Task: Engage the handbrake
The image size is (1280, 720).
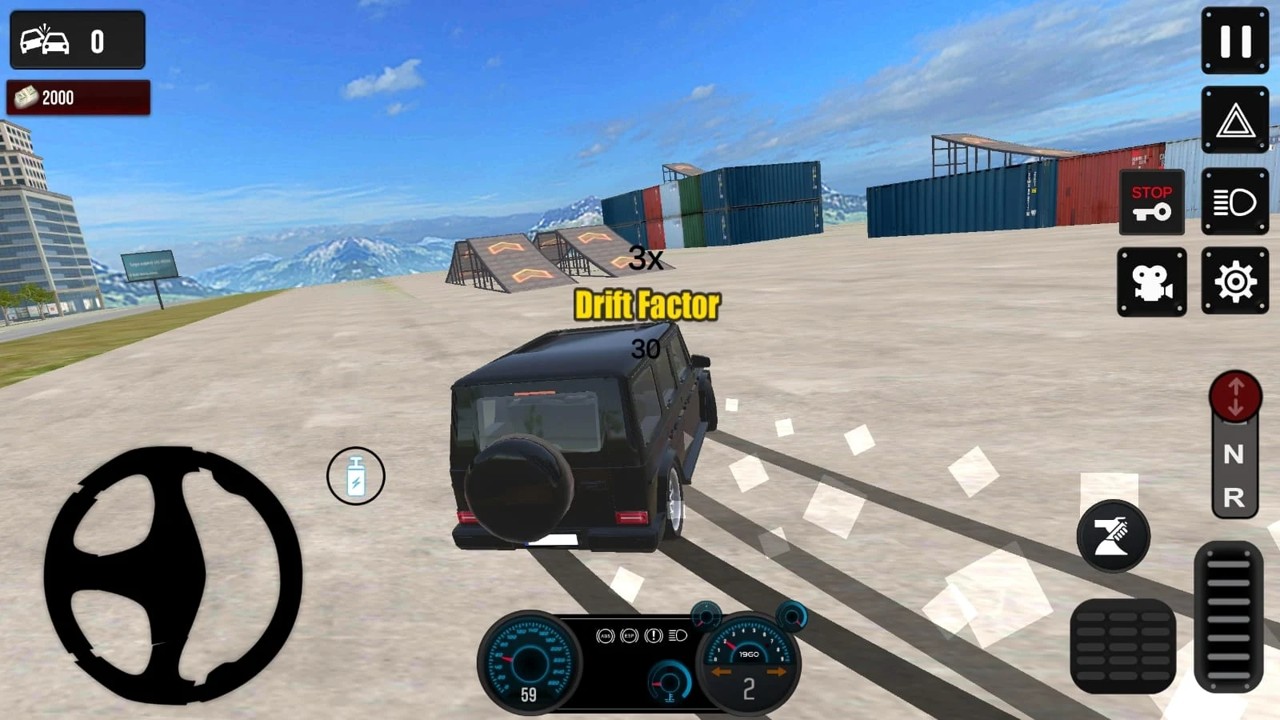Action: pos(1112,536)
